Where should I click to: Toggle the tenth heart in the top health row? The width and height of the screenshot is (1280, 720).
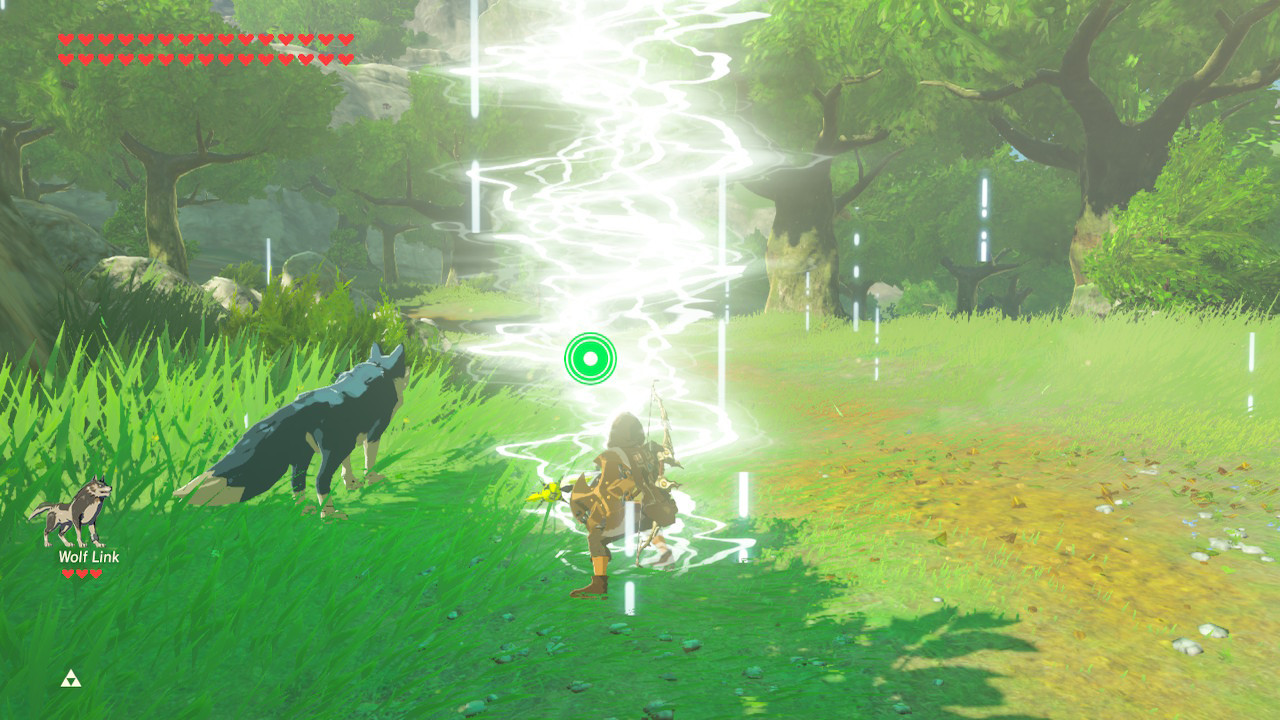[x=246, y=40]
